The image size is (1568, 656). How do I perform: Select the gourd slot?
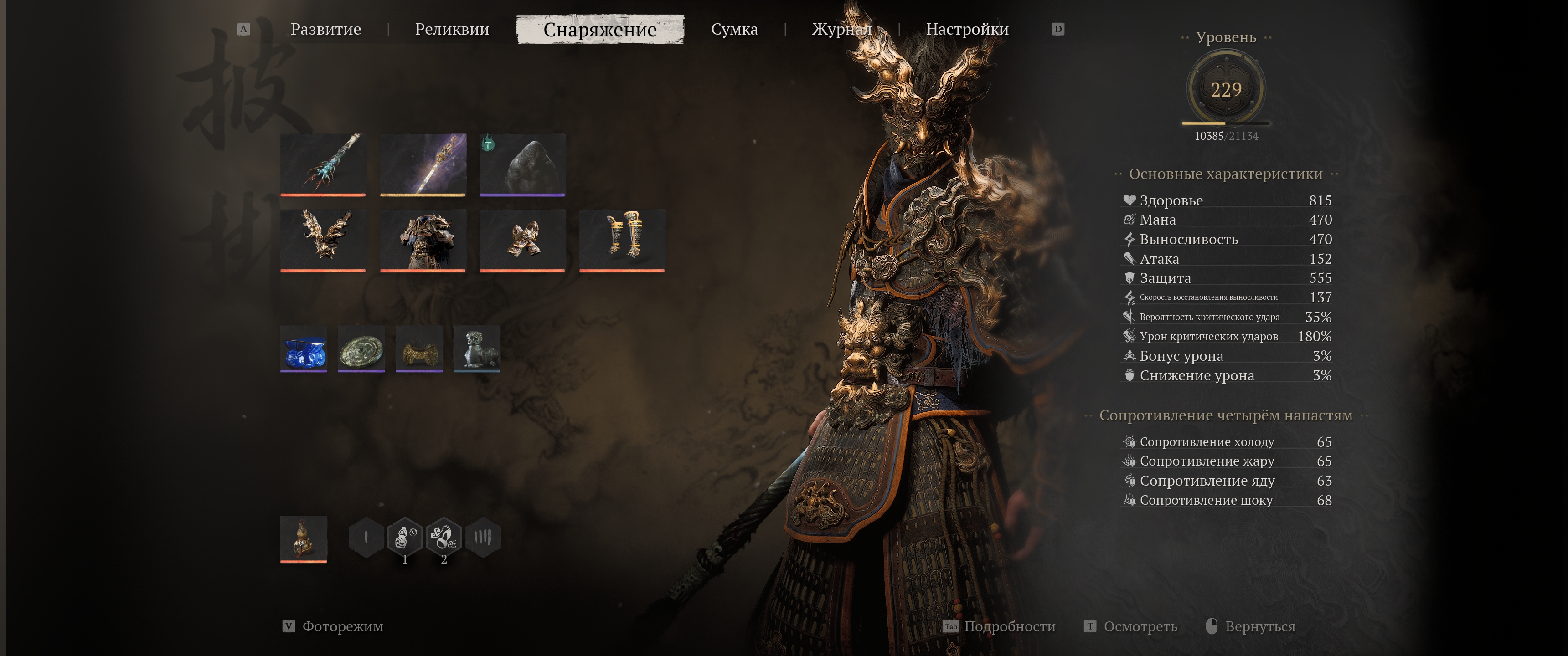[x=304, y=538]
